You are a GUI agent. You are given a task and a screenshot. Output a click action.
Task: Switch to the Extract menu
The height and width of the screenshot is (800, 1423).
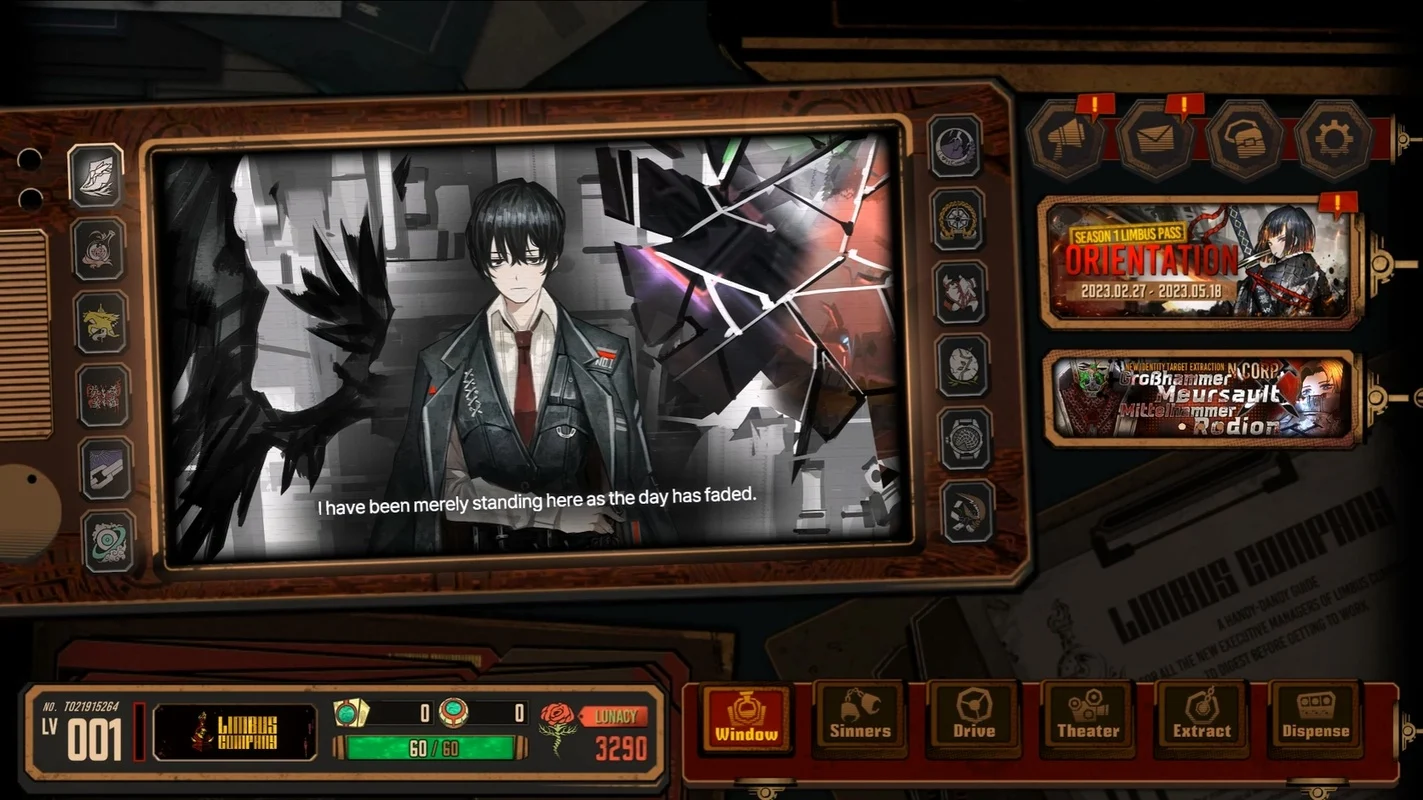1202,718
